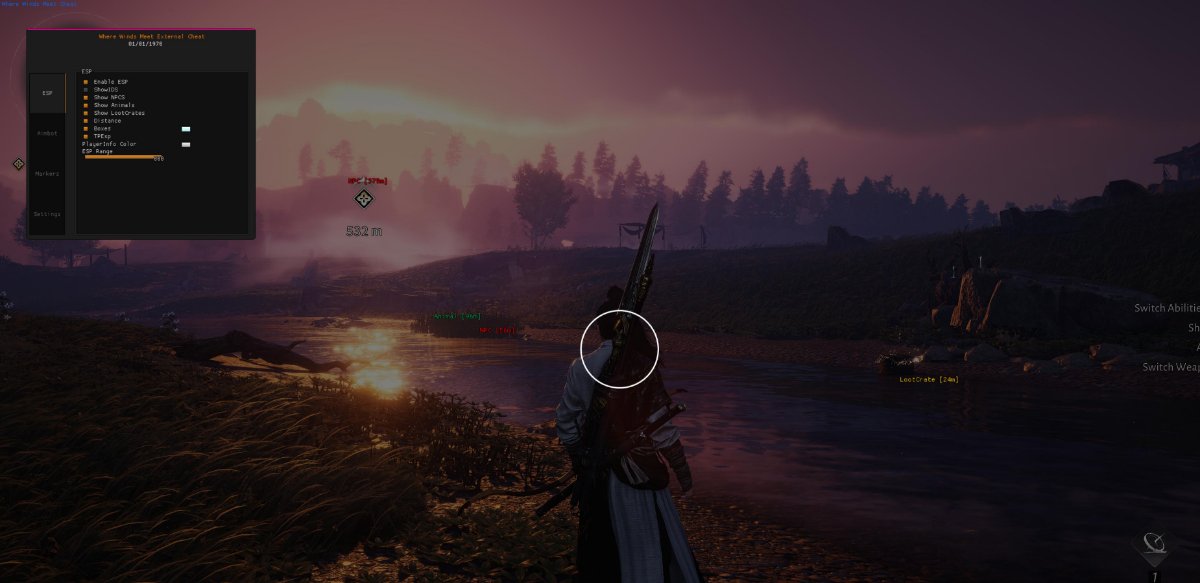Open the Markers tab
This screenshot has height=583, width=1200.
coord(47,173)
